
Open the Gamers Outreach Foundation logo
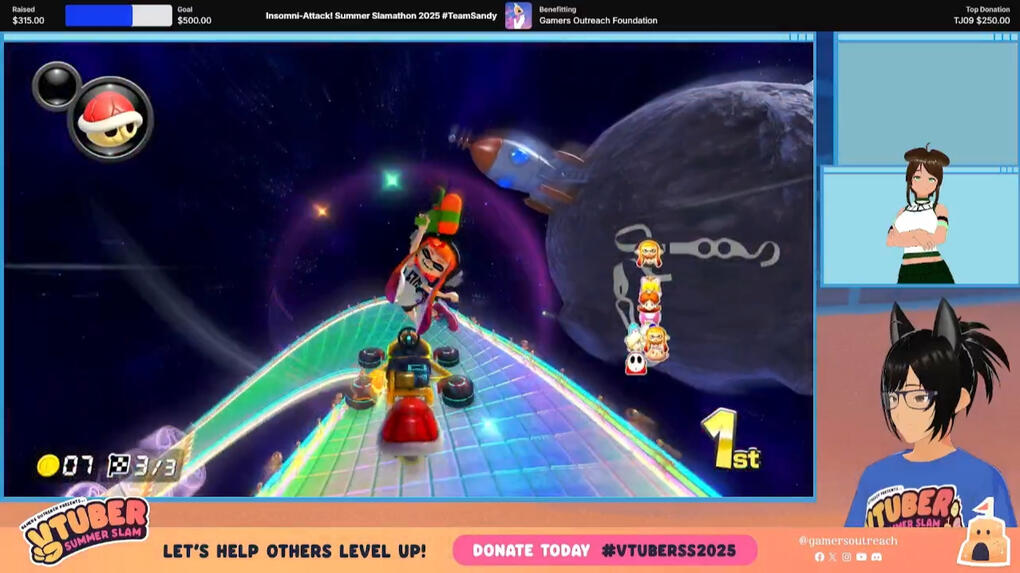[518, 16]
